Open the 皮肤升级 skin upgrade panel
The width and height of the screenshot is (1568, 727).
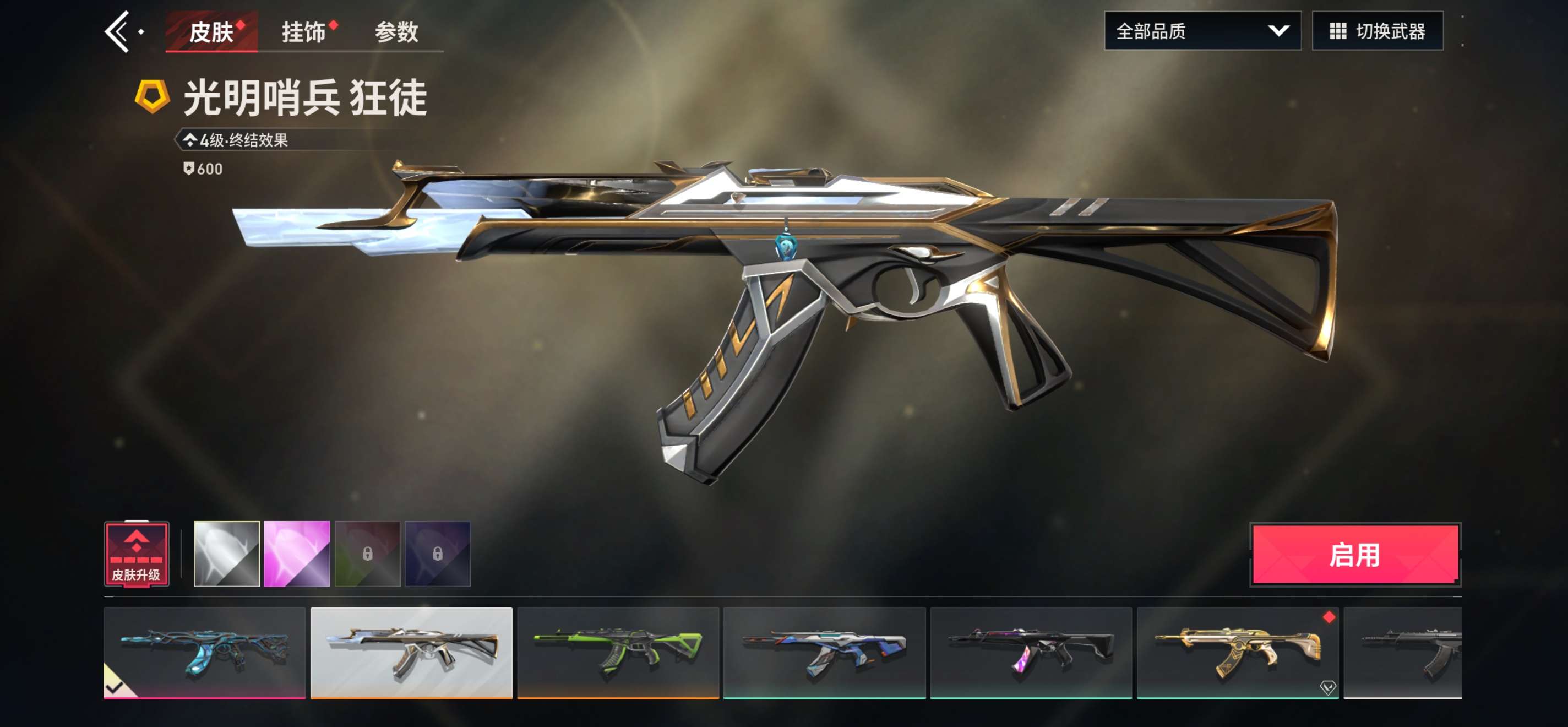pos(137,554)
